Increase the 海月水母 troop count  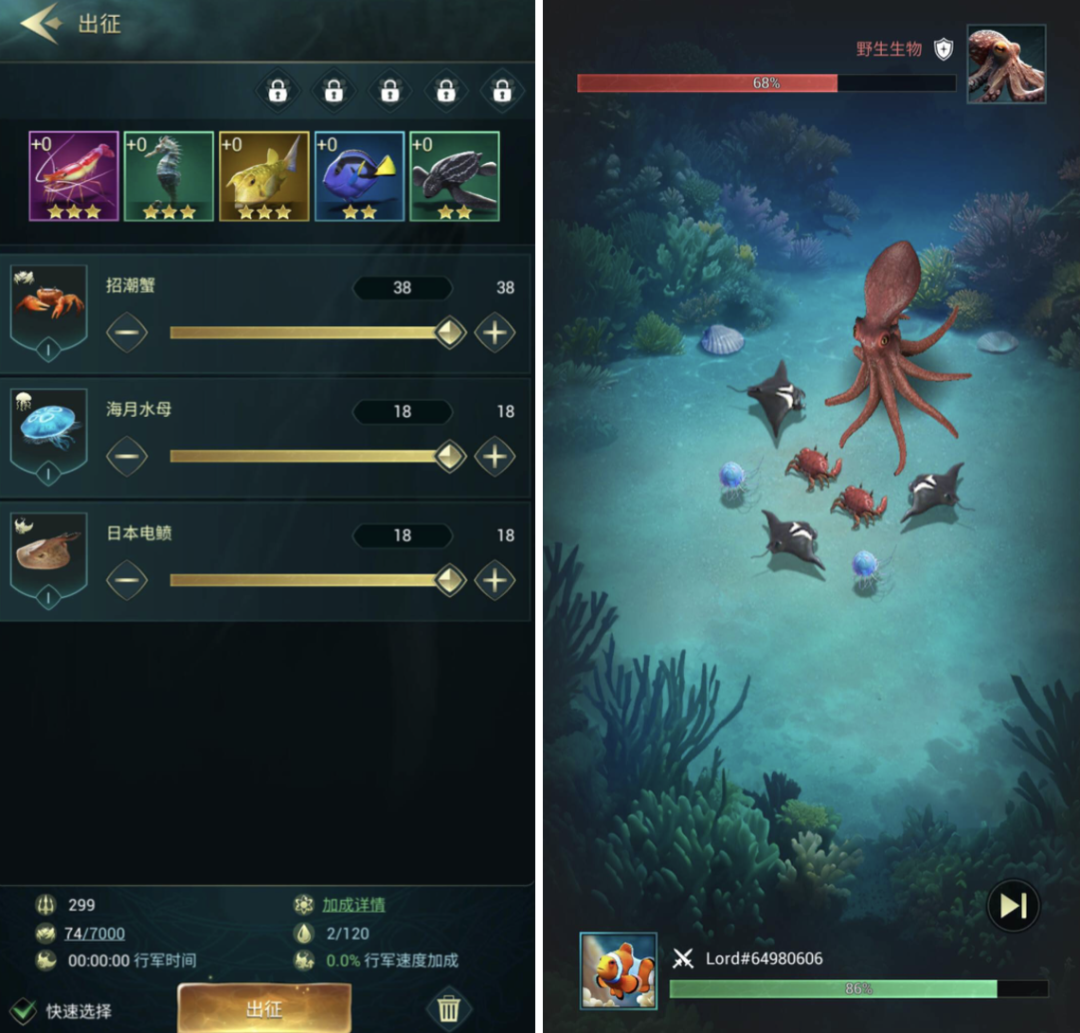(495, 457)
